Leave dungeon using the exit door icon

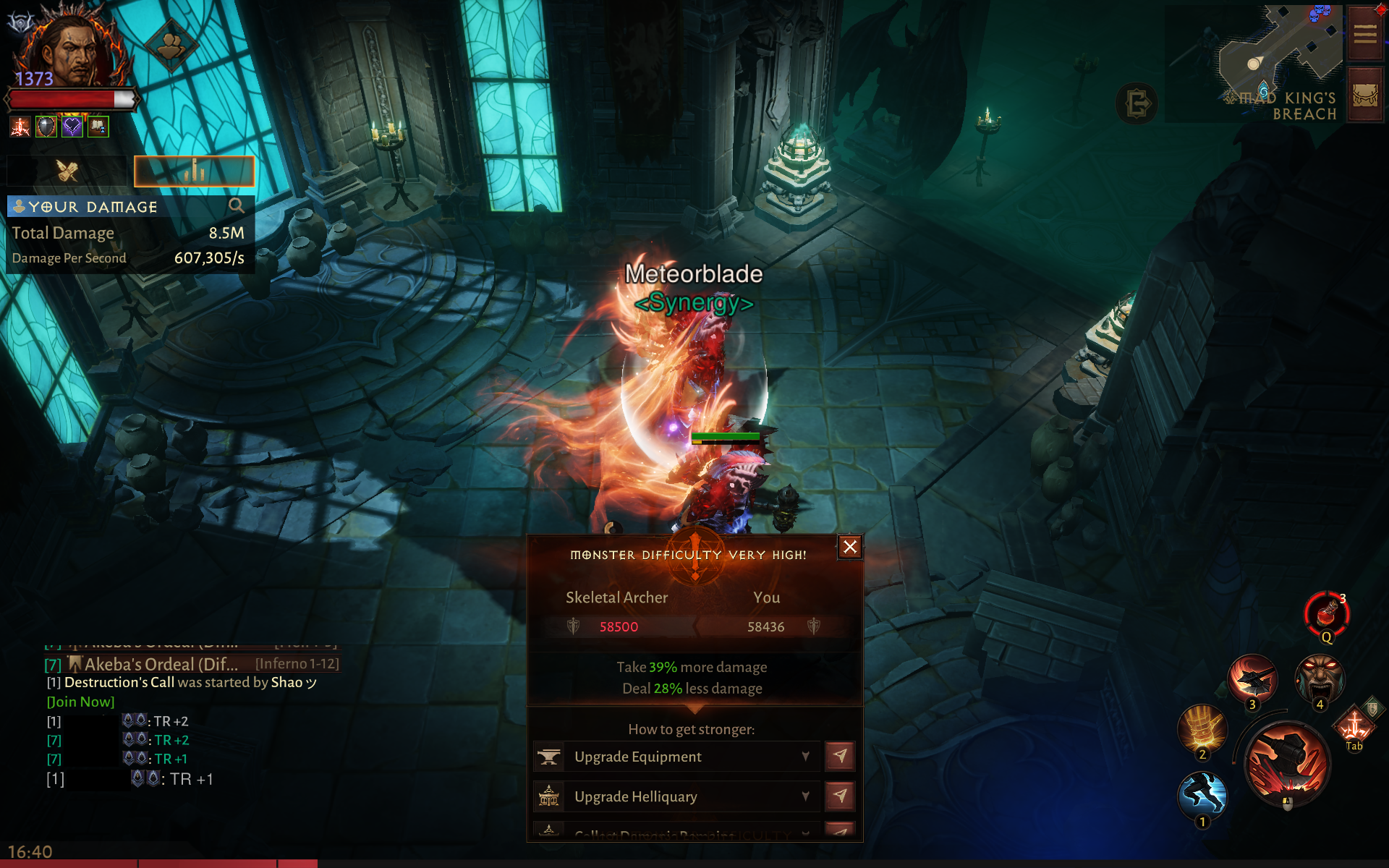1137,103
